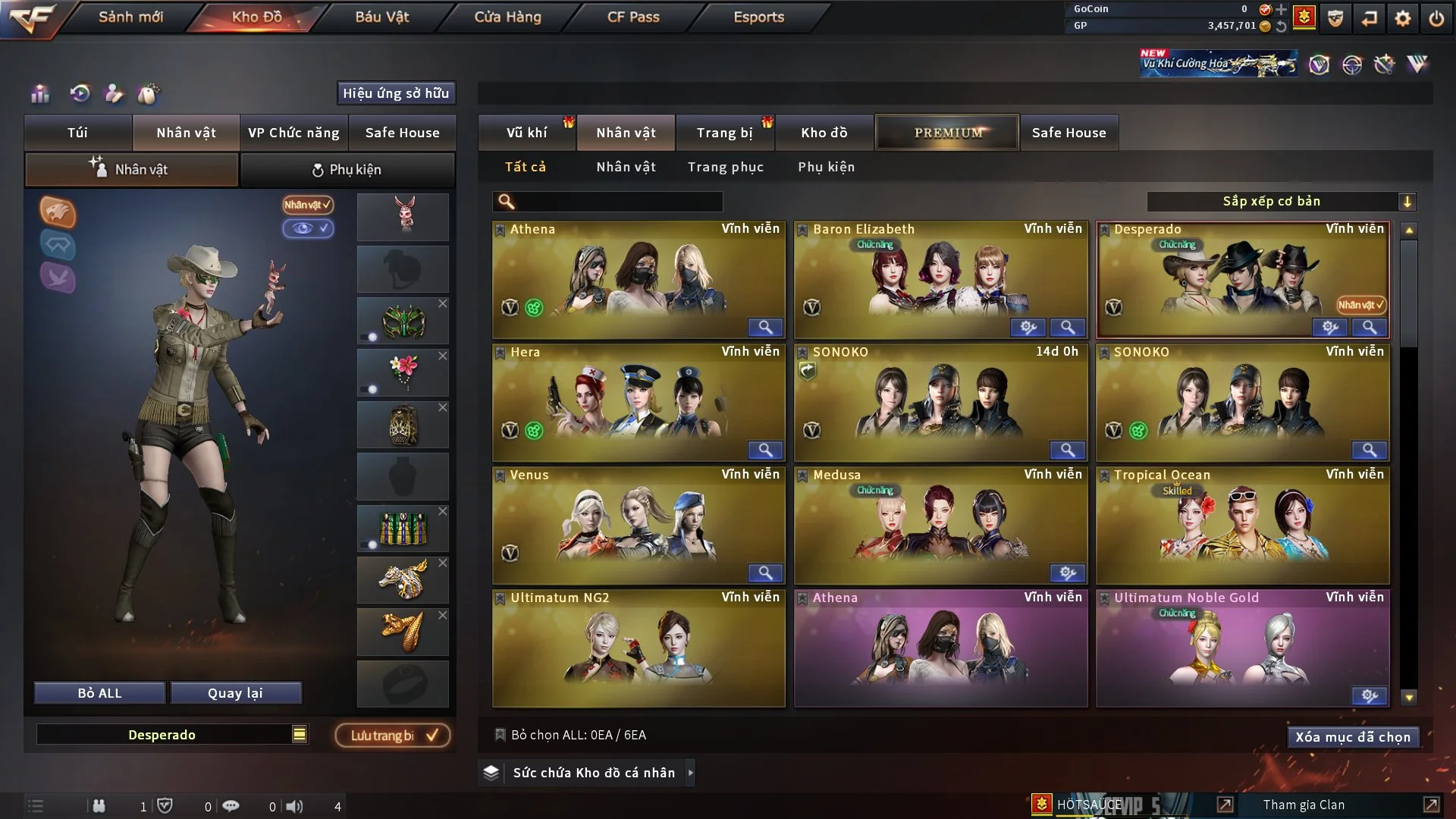Open the Sắp xếp cơ bản sort dropdown

click(1281, 202)
